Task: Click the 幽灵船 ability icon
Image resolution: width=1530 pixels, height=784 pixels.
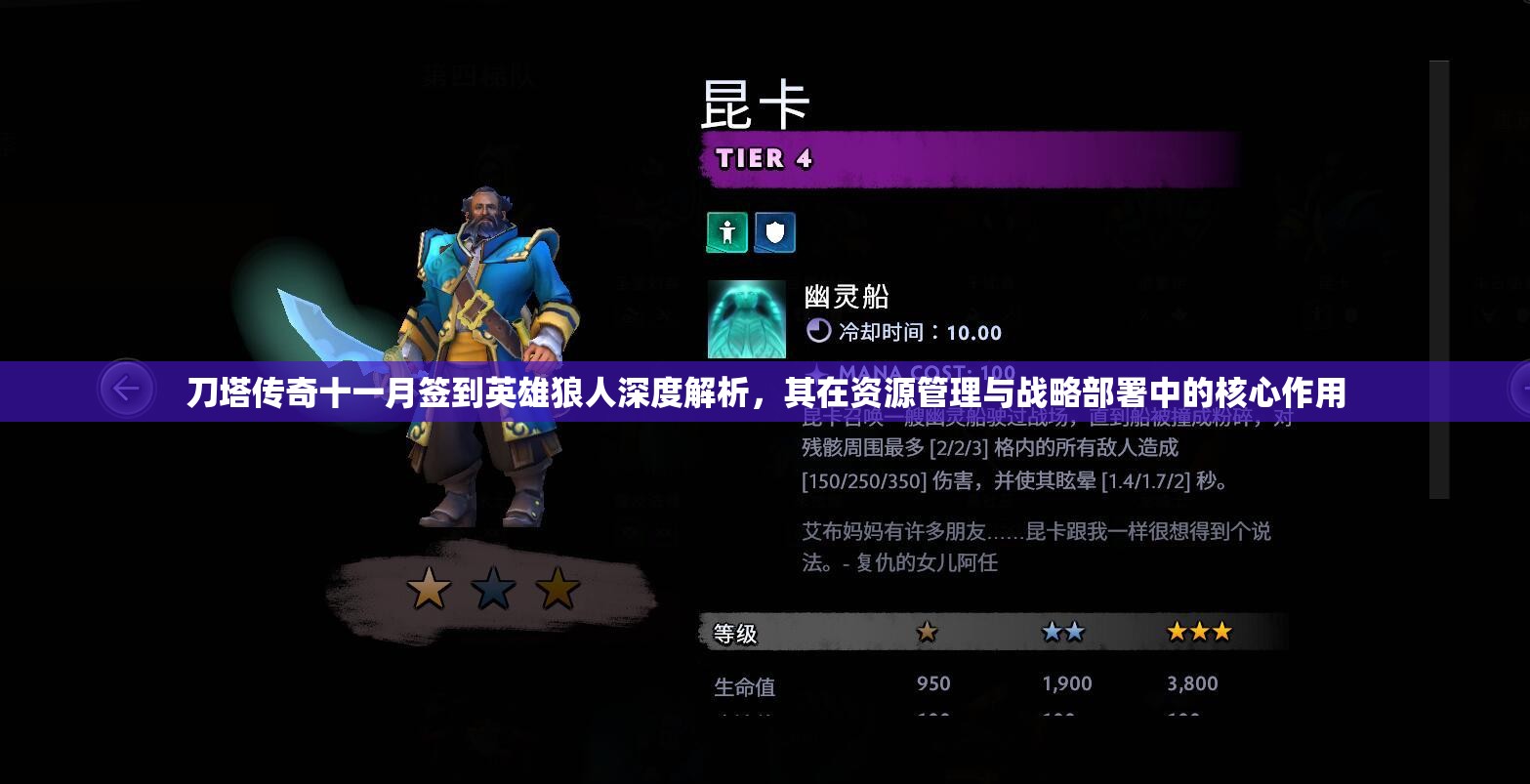Action: [x=746, y=319]
